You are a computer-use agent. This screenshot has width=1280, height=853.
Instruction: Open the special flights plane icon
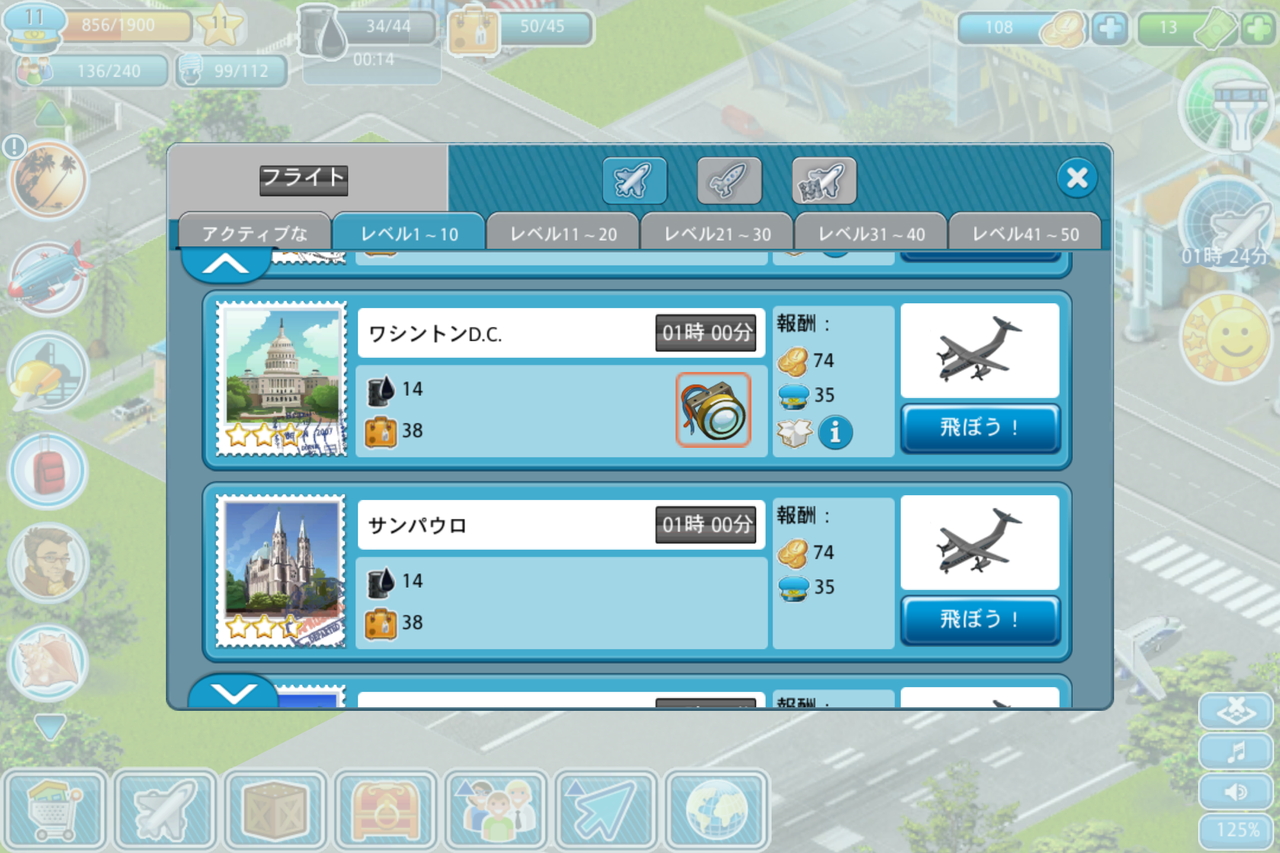point(822,180)
